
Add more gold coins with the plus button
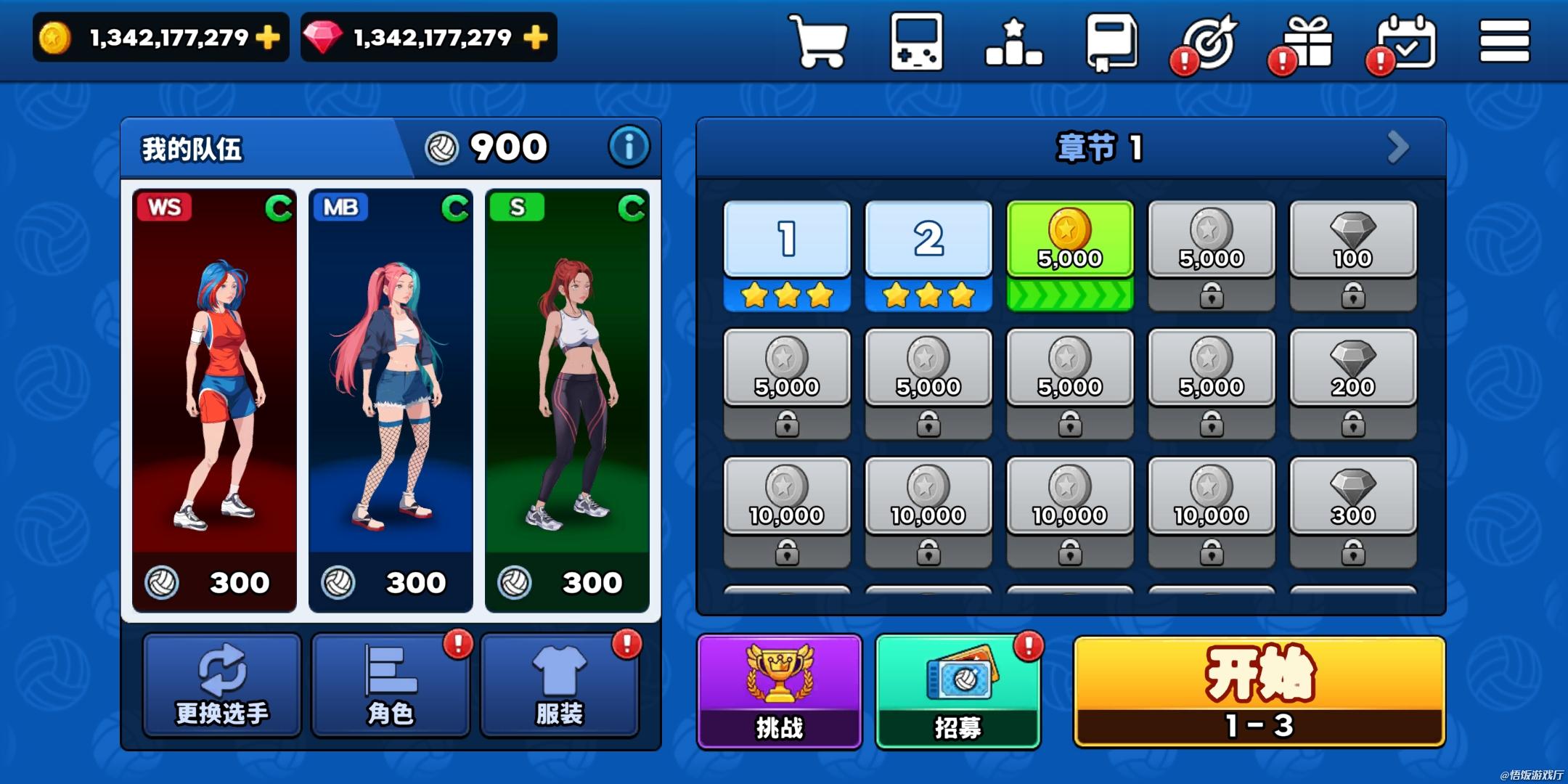pyautogui.click(x=268, y=37)
